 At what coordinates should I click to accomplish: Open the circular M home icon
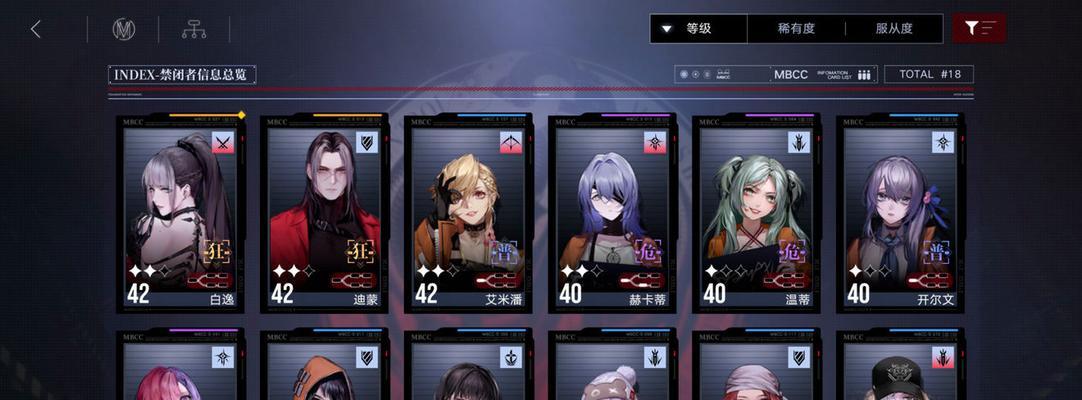pyautogui.click(x=123, y=29)
